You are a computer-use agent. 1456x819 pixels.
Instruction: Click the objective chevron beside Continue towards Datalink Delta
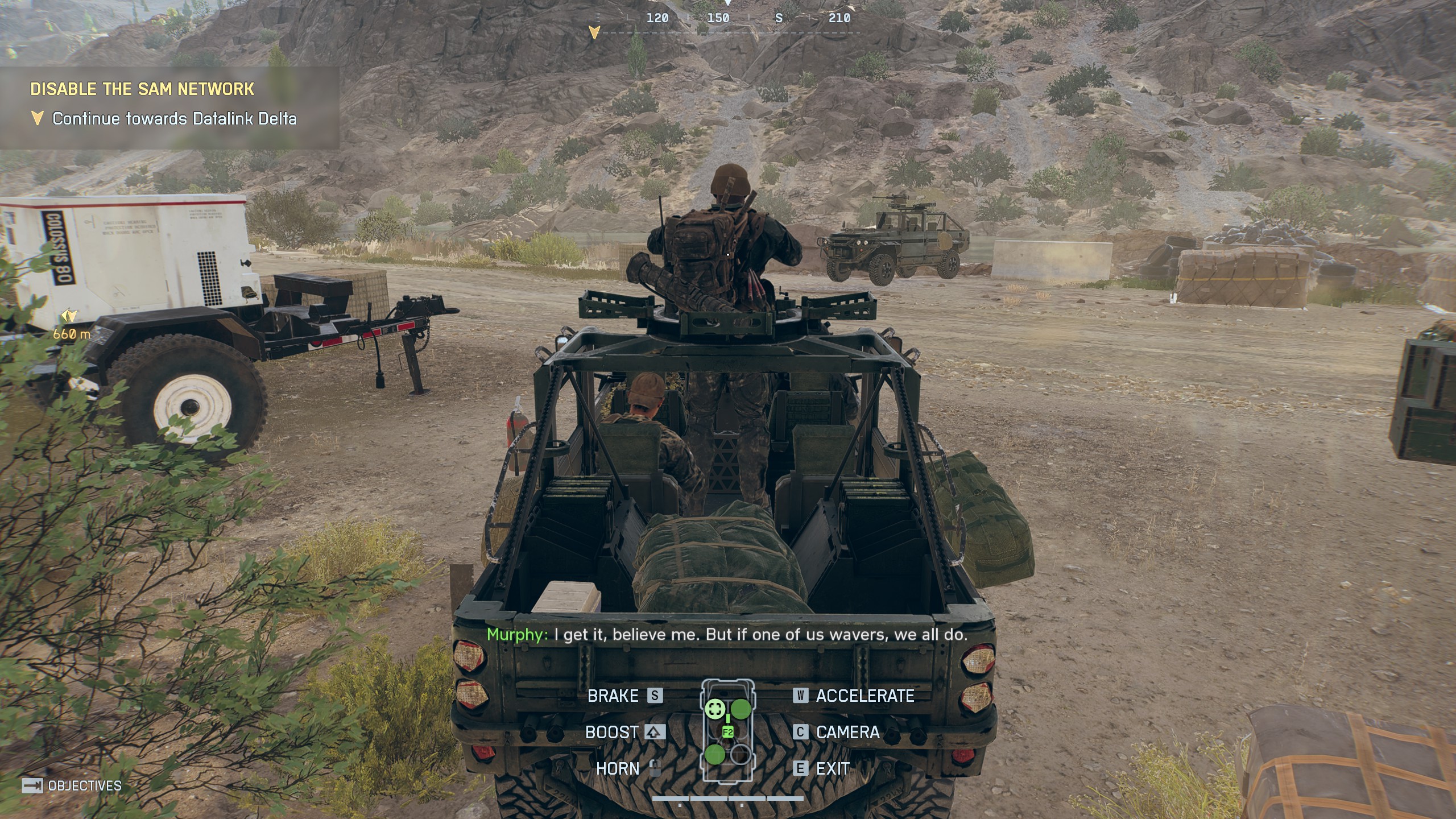coord(38,118)
